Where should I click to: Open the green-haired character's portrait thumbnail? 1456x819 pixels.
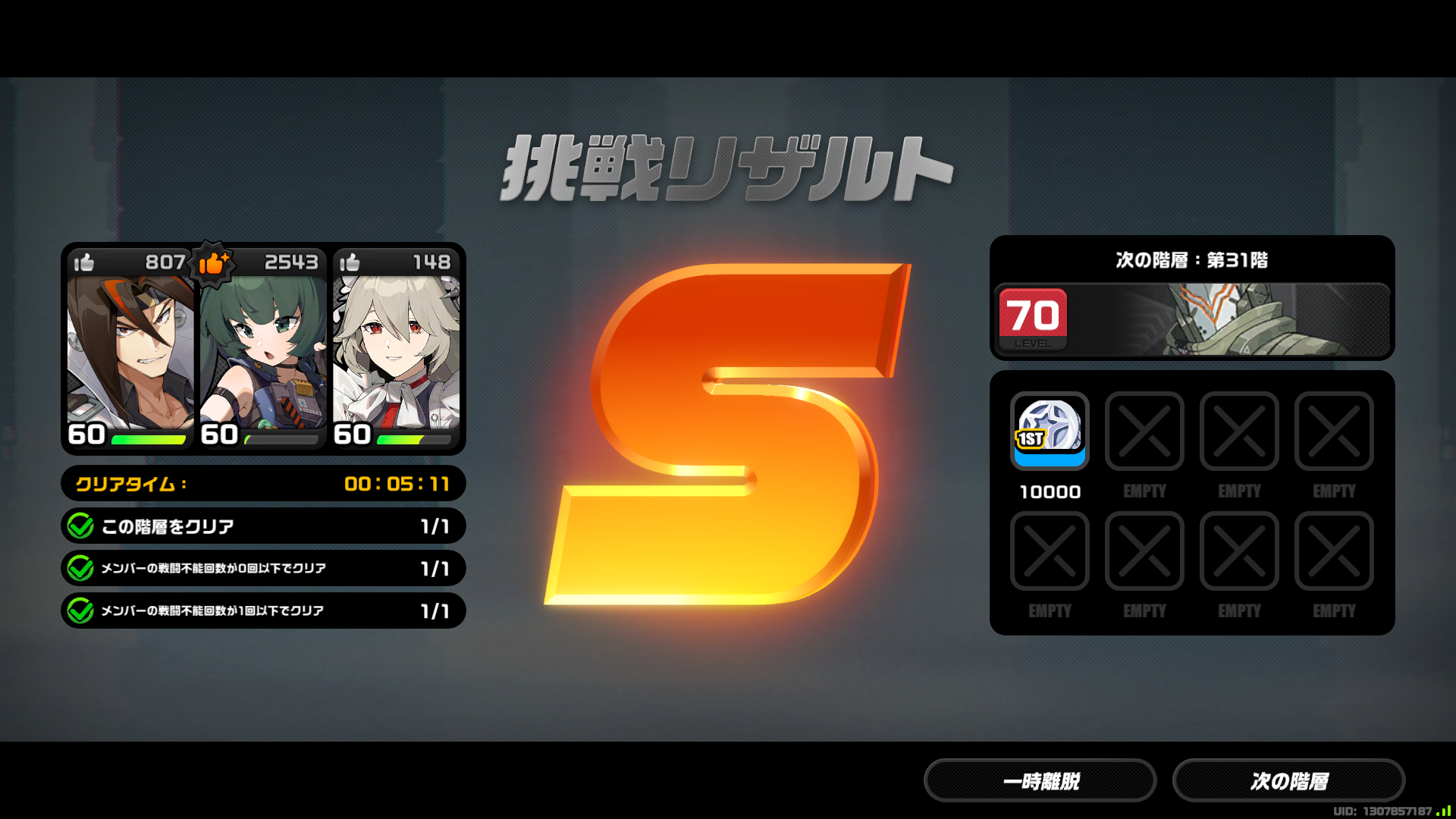[x=262, y=349]
